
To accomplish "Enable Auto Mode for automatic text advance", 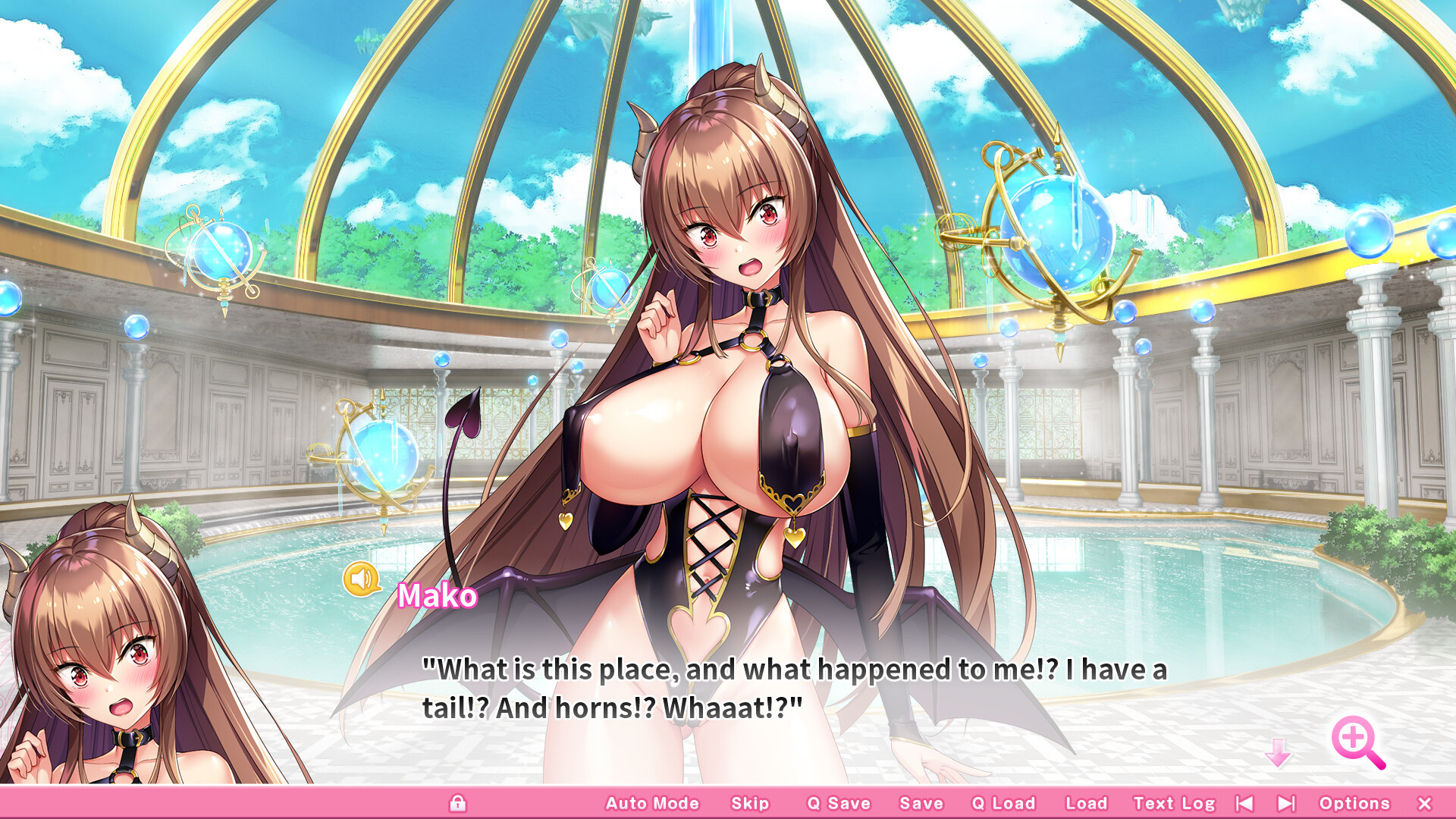I will point(651,802).
